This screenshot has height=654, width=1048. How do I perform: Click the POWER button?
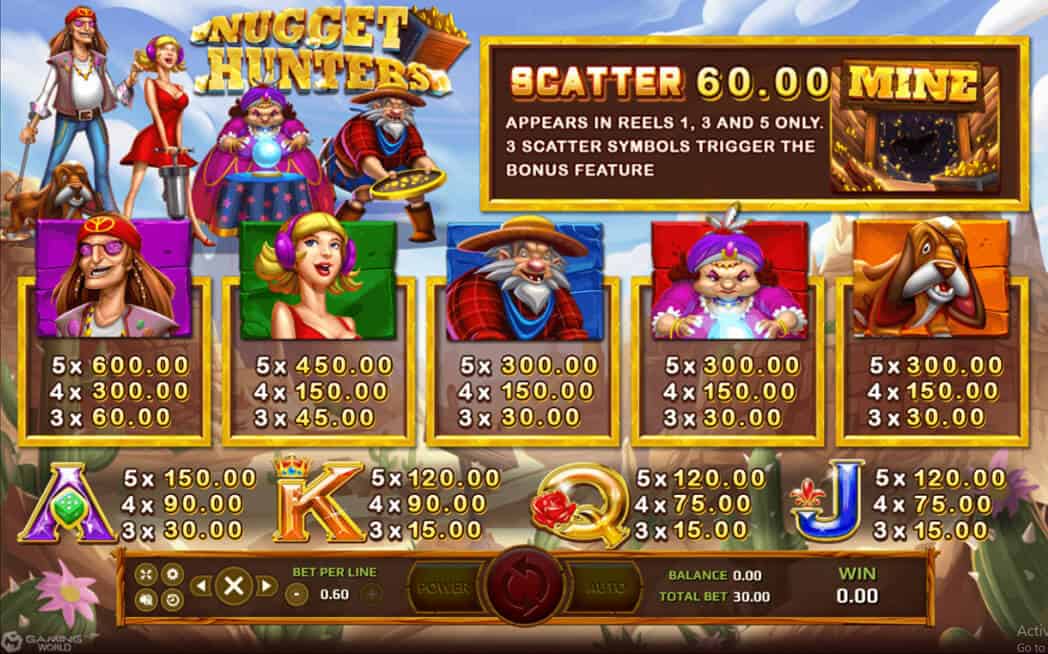tap(443, 588)
